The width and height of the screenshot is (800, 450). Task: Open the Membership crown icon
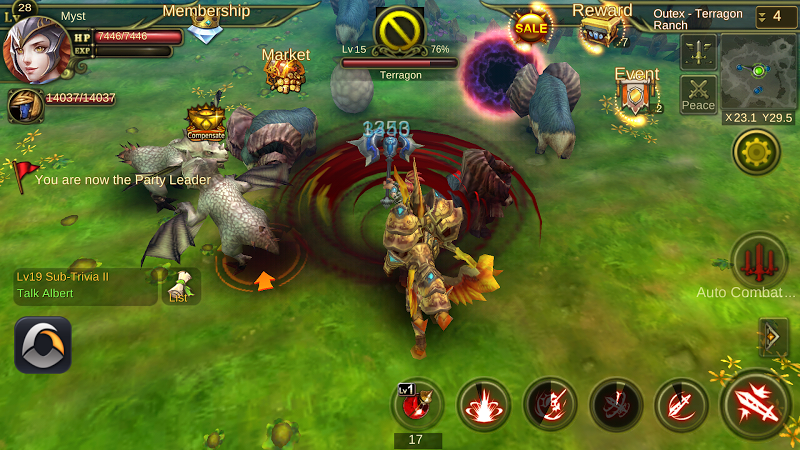pyautogui.click(x=206, y=30)
